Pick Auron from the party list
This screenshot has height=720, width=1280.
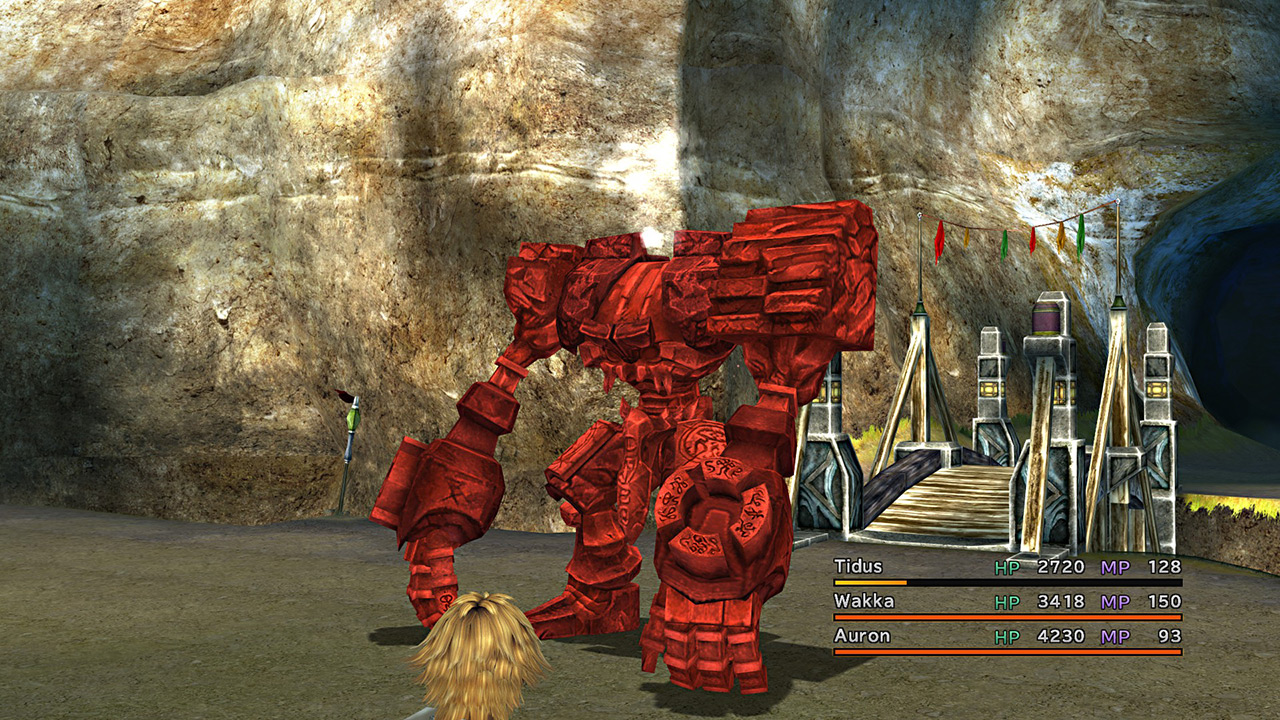[862, 636]
